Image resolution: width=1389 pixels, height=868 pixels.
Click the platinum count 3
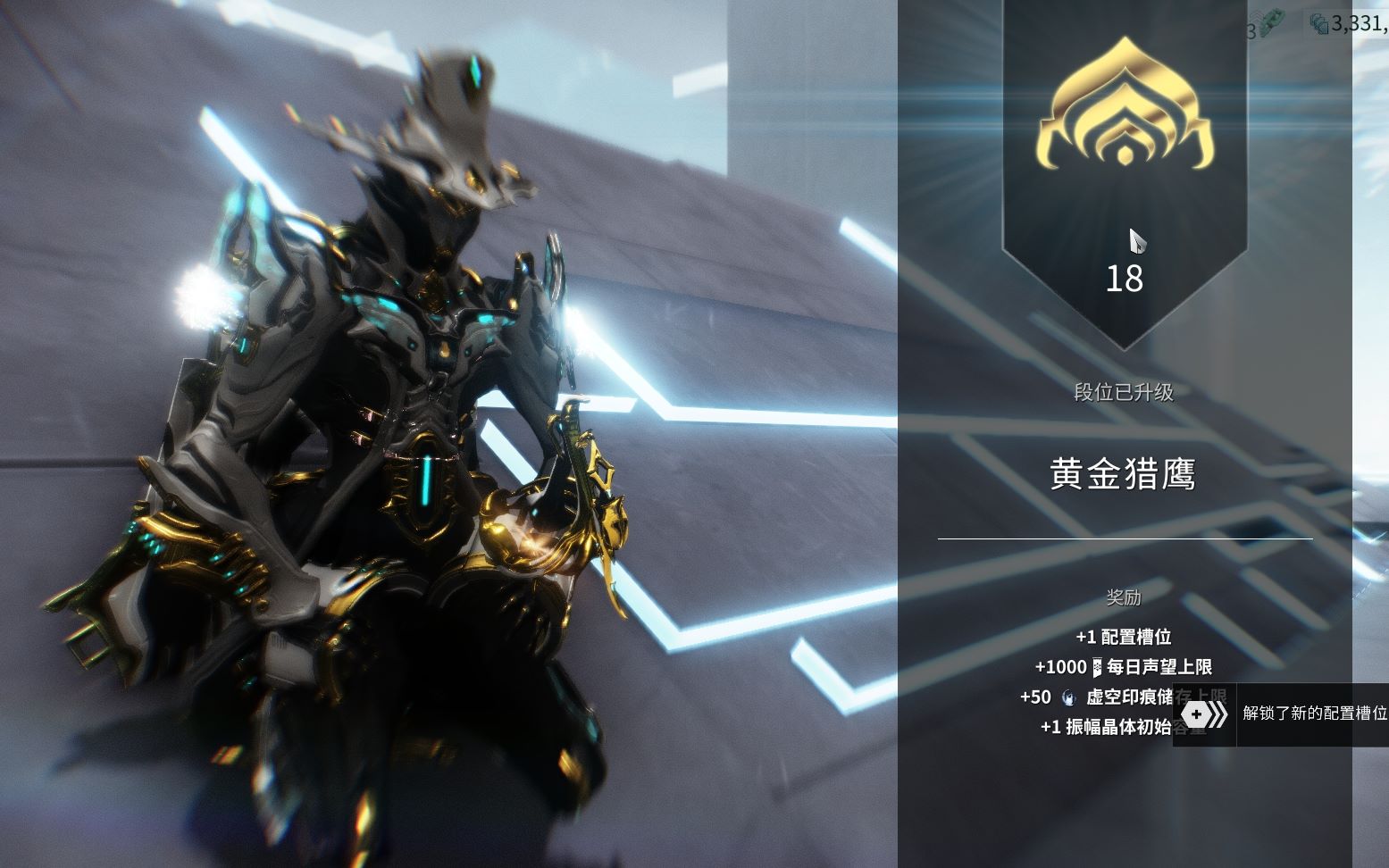pos(1252,29)
